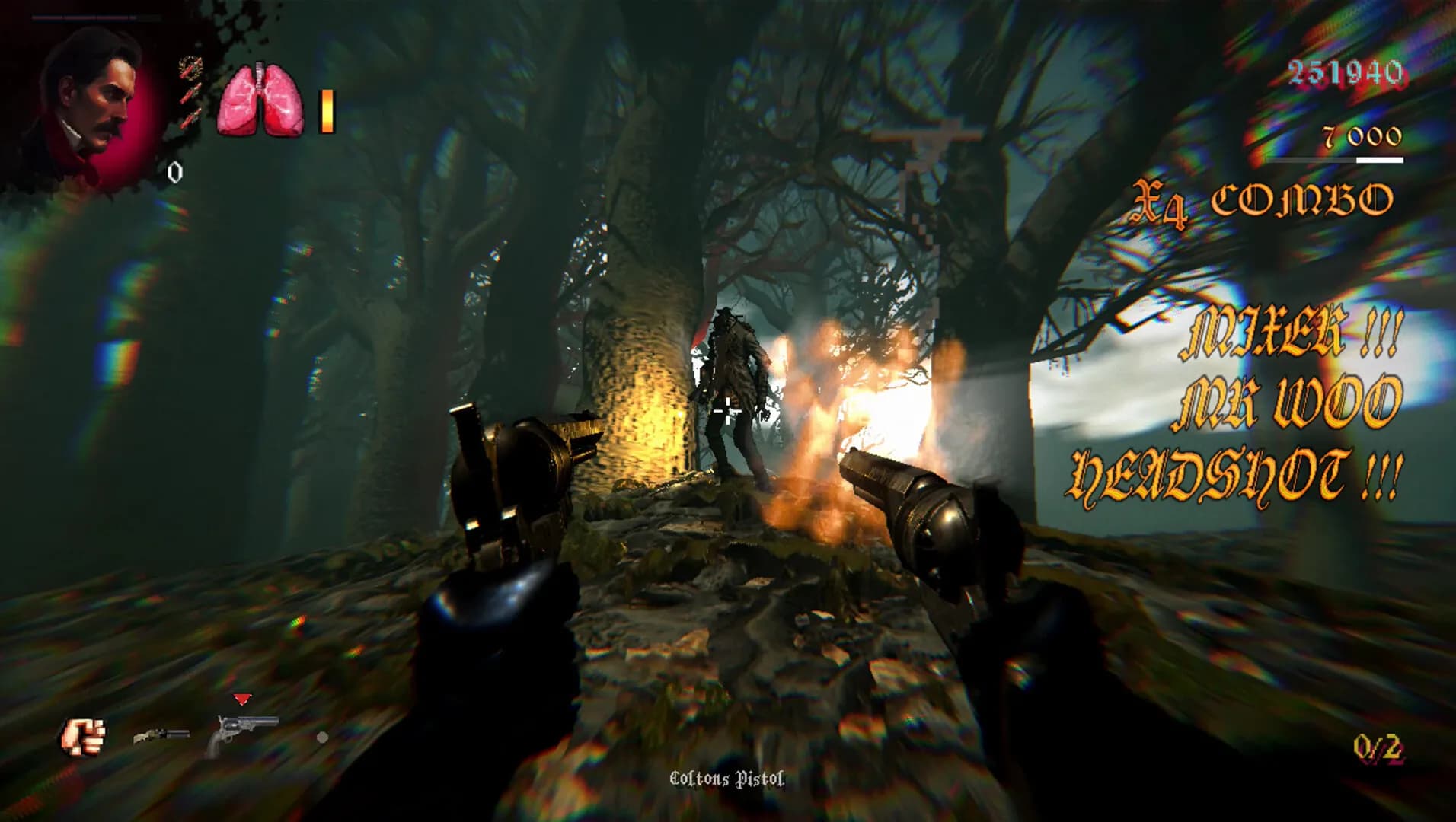The image size is (1456, 822).
Task: Click the dynamite stick counter icons
Action: 189,91
